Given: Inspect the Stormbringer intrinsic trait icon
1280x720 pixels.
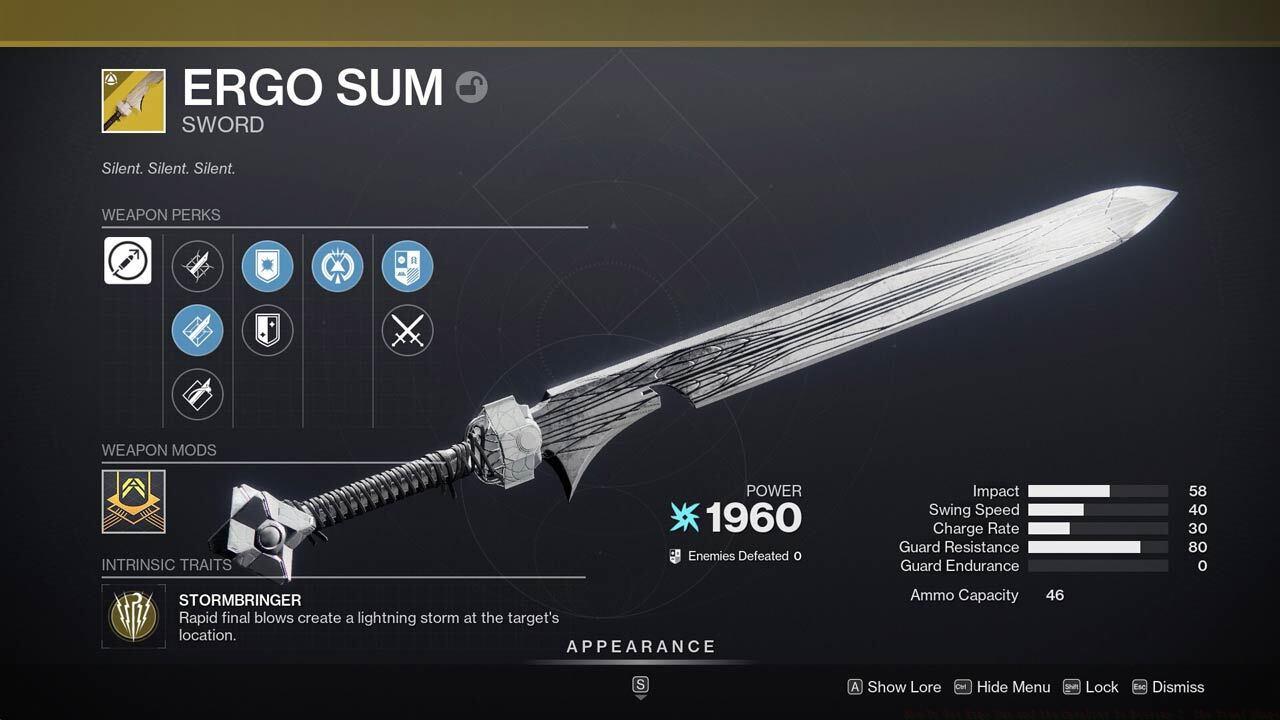Looking at the screenshot, I should 133,616.
